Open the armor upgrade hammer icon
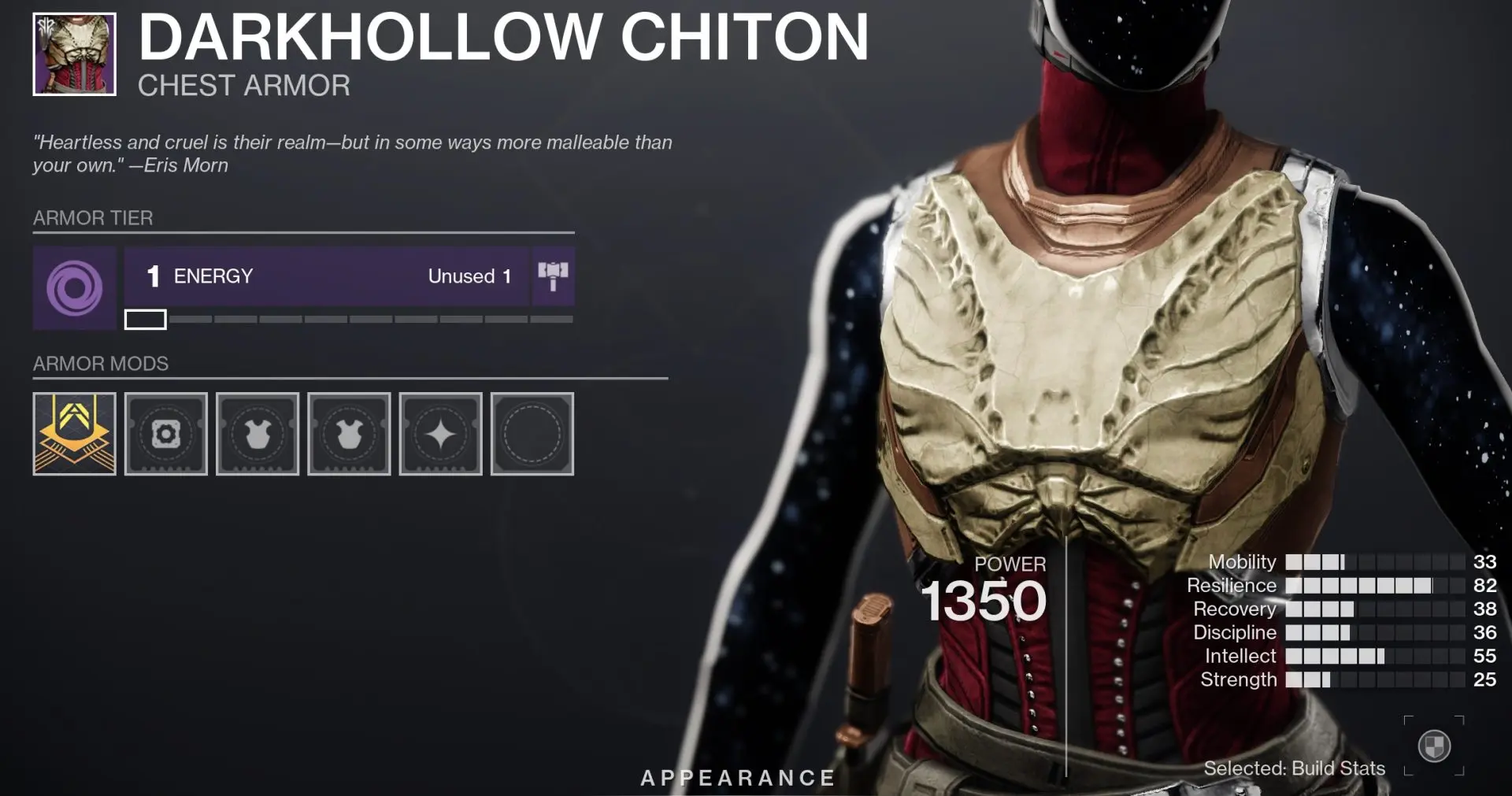The image size is (1512, 796). tap(554, 276)
